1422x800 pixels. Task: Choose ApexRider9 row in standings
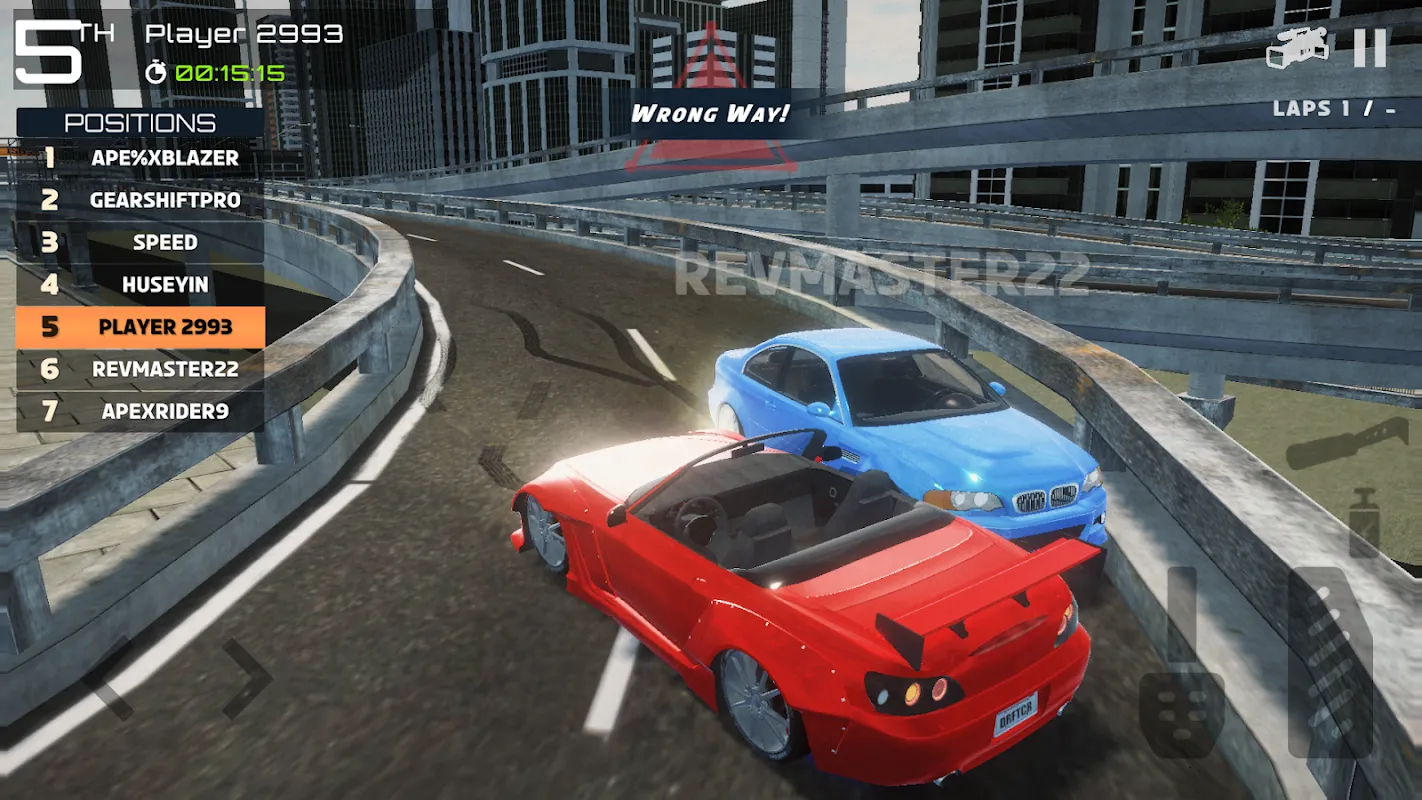[x=140, y=411]
